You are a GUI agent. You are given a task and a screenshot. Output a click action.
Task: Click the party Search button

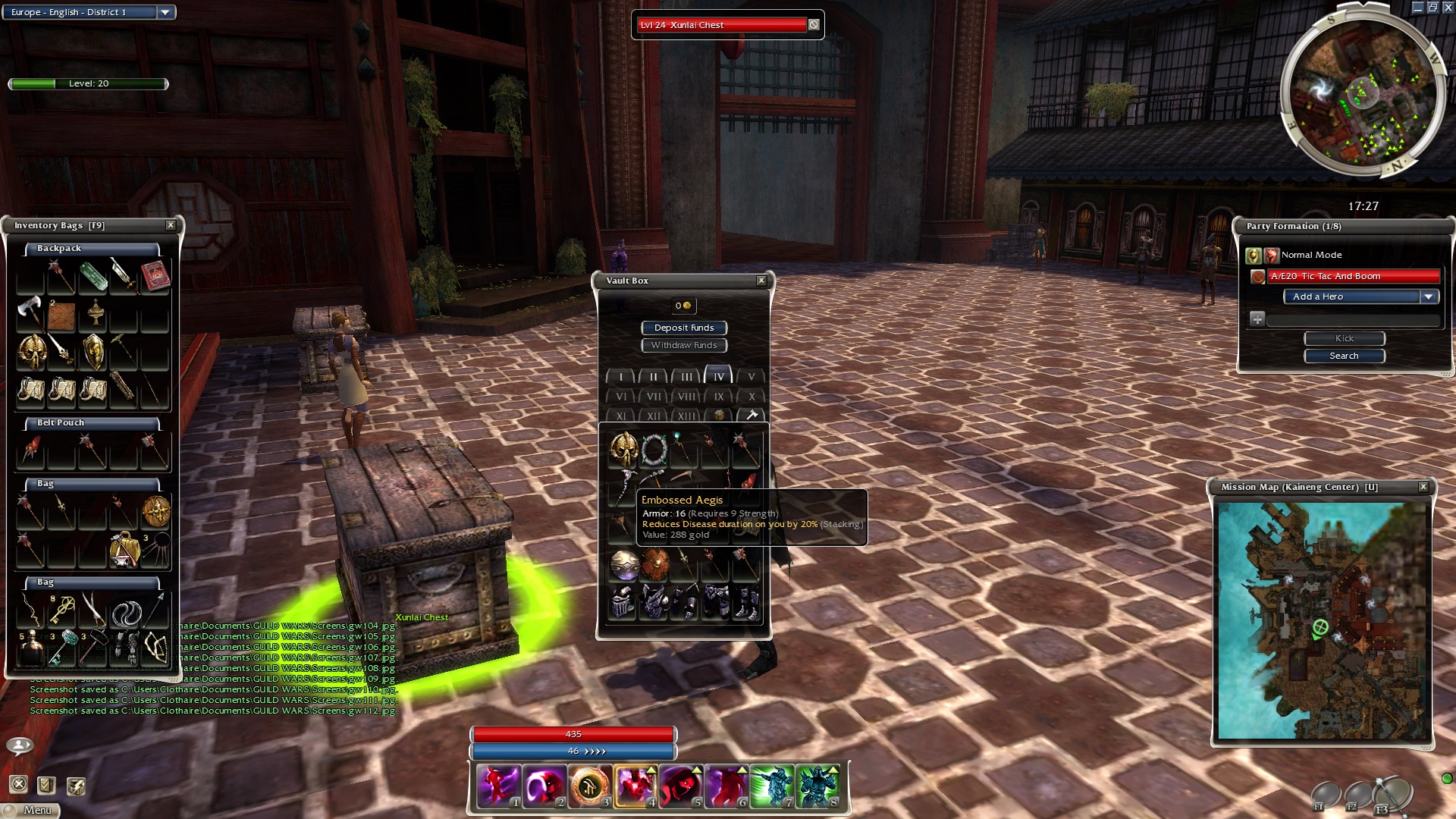(x=1344, y=356)
